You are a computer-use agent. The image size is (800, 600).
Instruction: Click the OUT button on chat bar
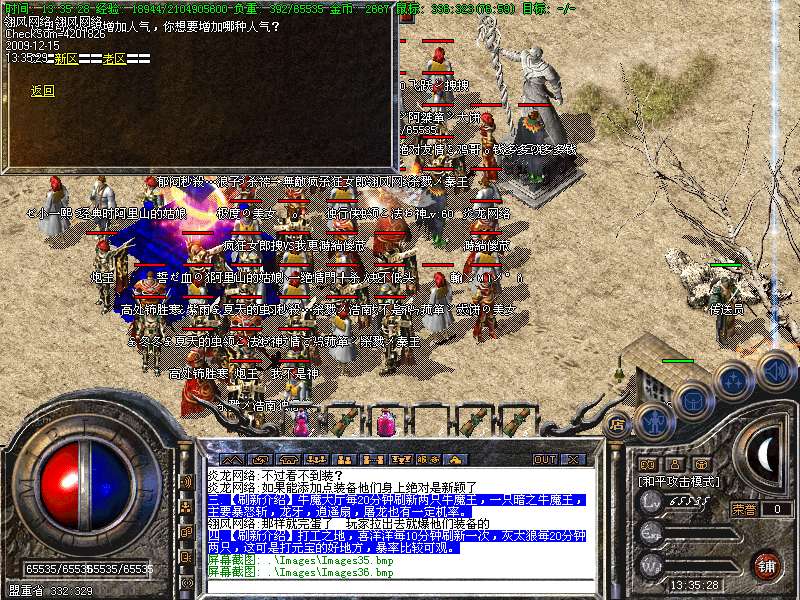(544, 459)
